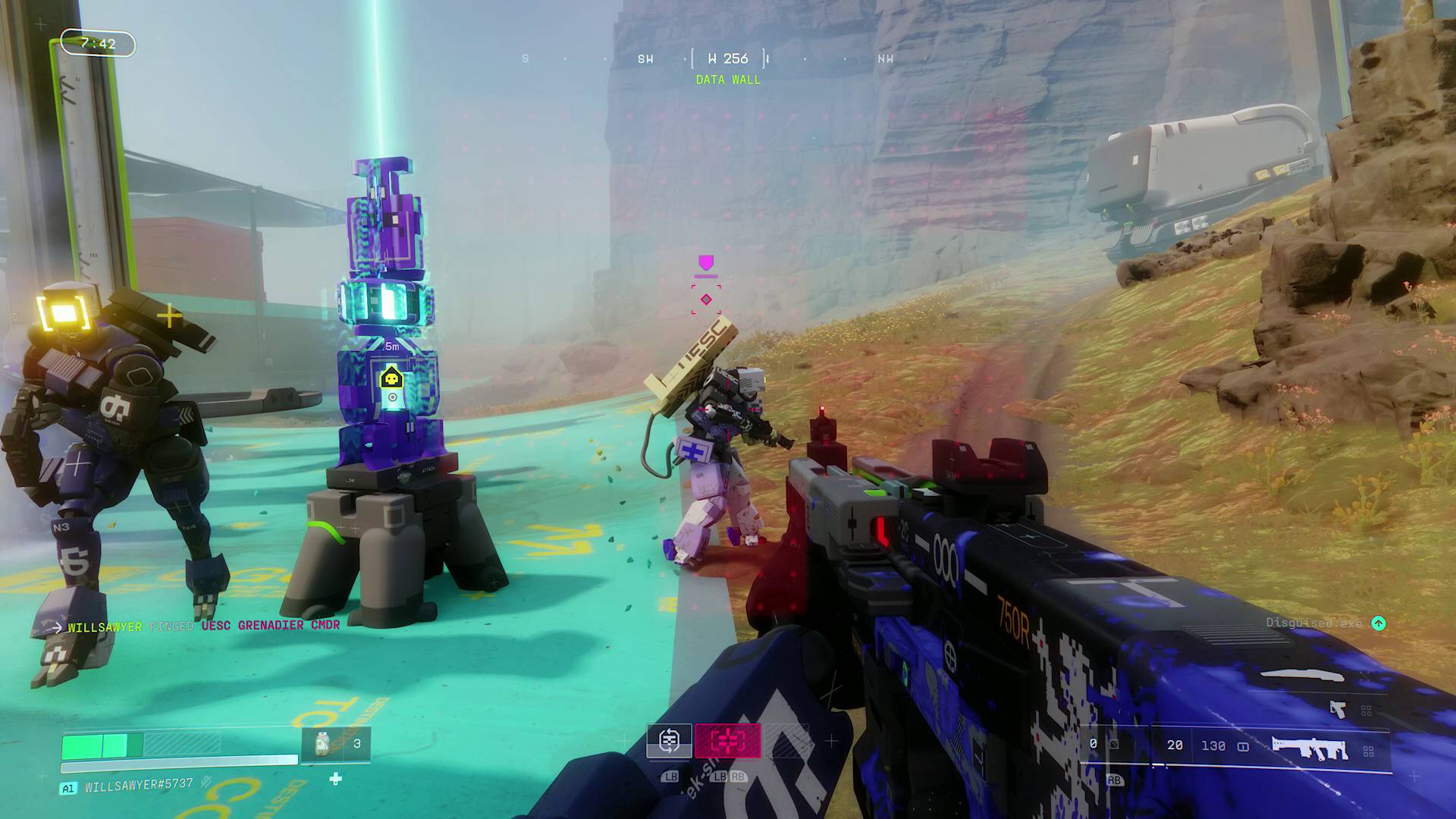Select the pink RB targeting ability icon
The height and width of the screenshot is (819, 1456).
(726, 741)
